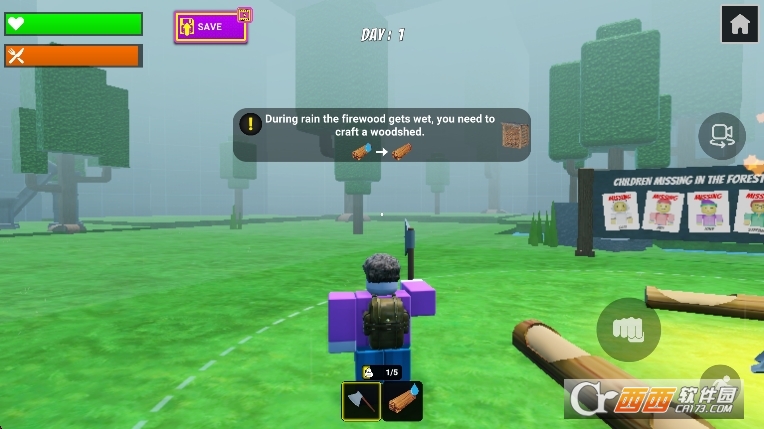This screenshot has height=429, width=764.
Task: Select the axe hotbar slot
Action: point(361,401)
